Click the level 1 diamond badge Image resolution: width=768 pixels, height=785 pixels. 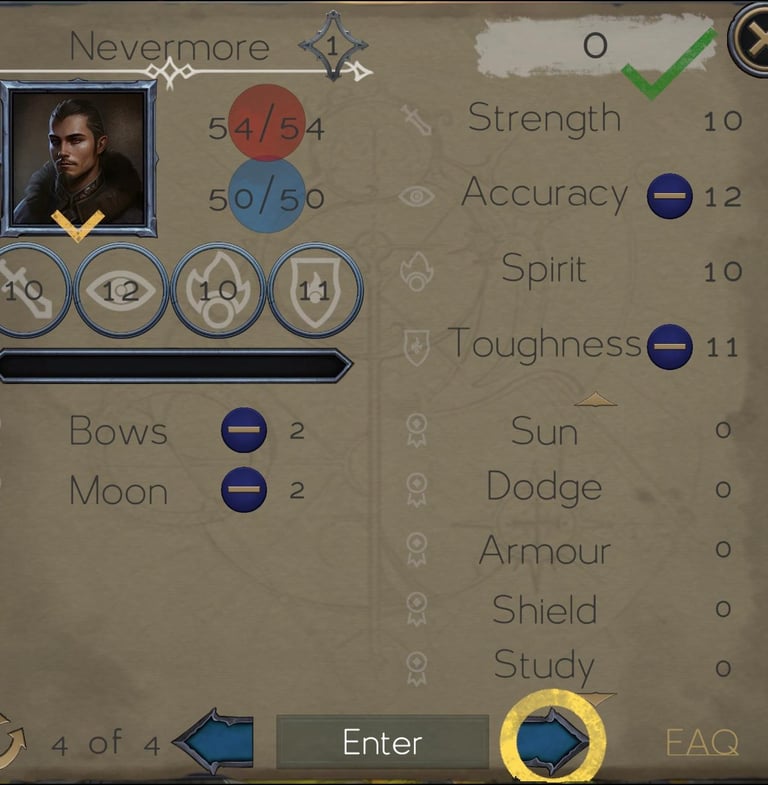click(333, 46)
